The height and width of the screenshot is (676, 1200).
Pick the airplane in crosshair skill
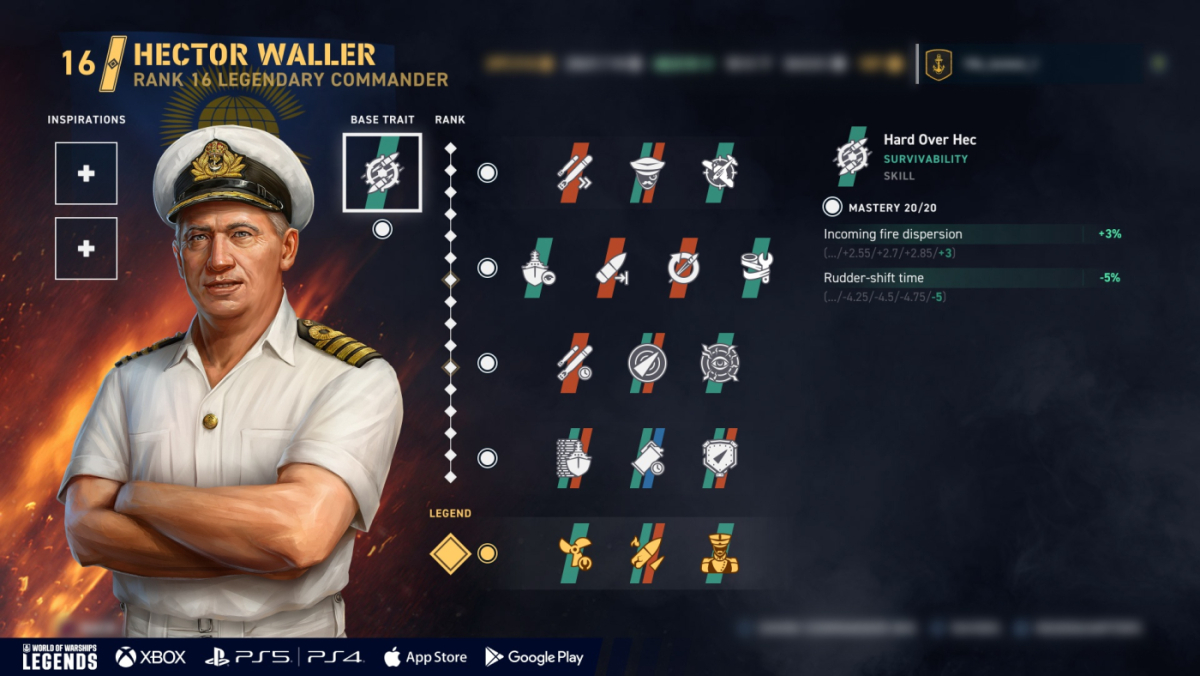719,173
